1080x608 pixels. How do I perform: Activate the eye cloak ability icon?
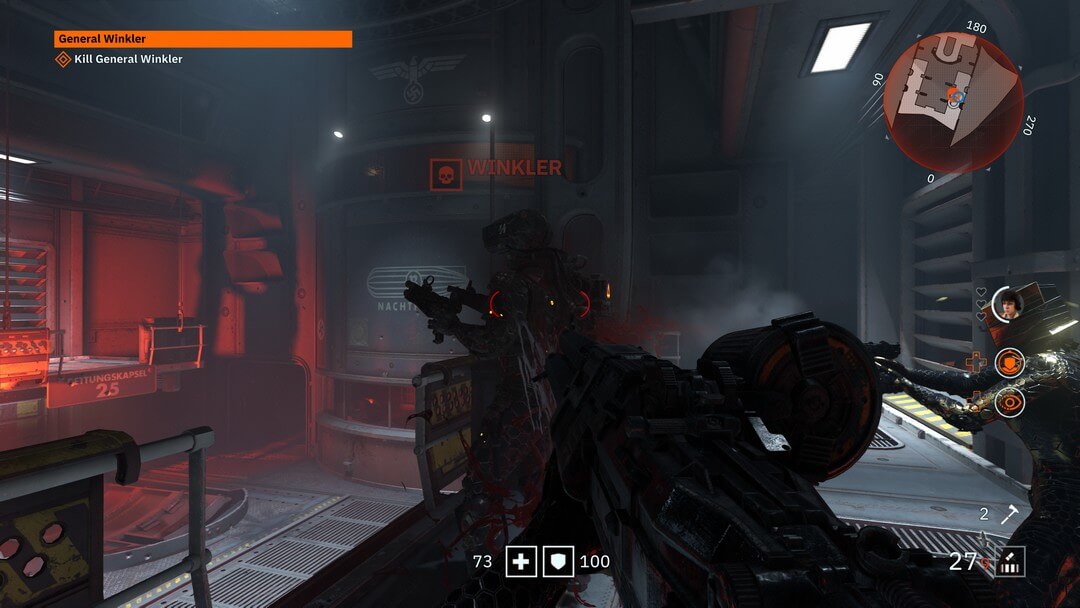point(1010,402)
